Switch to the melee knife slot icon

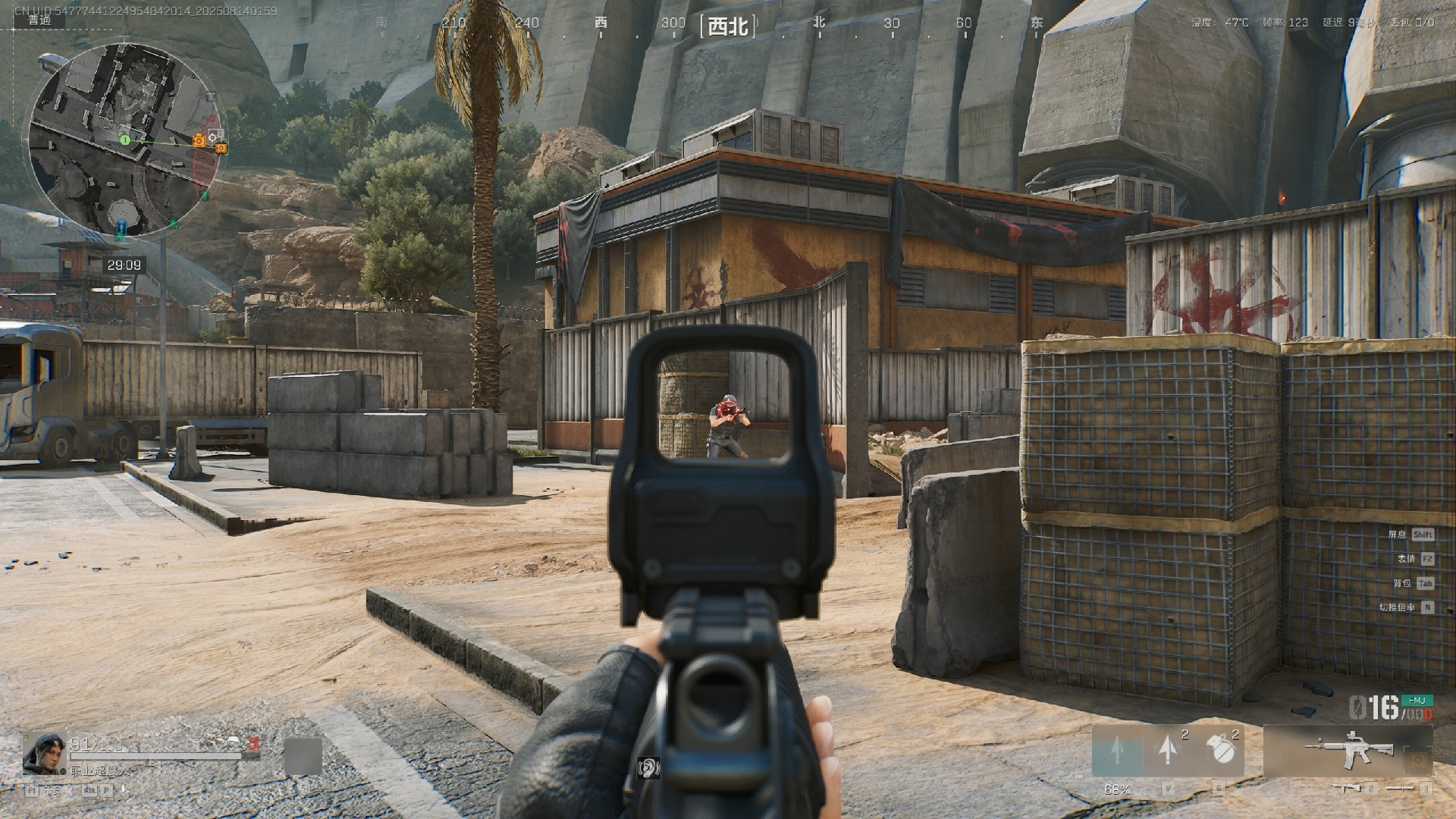coord(1400,789)
